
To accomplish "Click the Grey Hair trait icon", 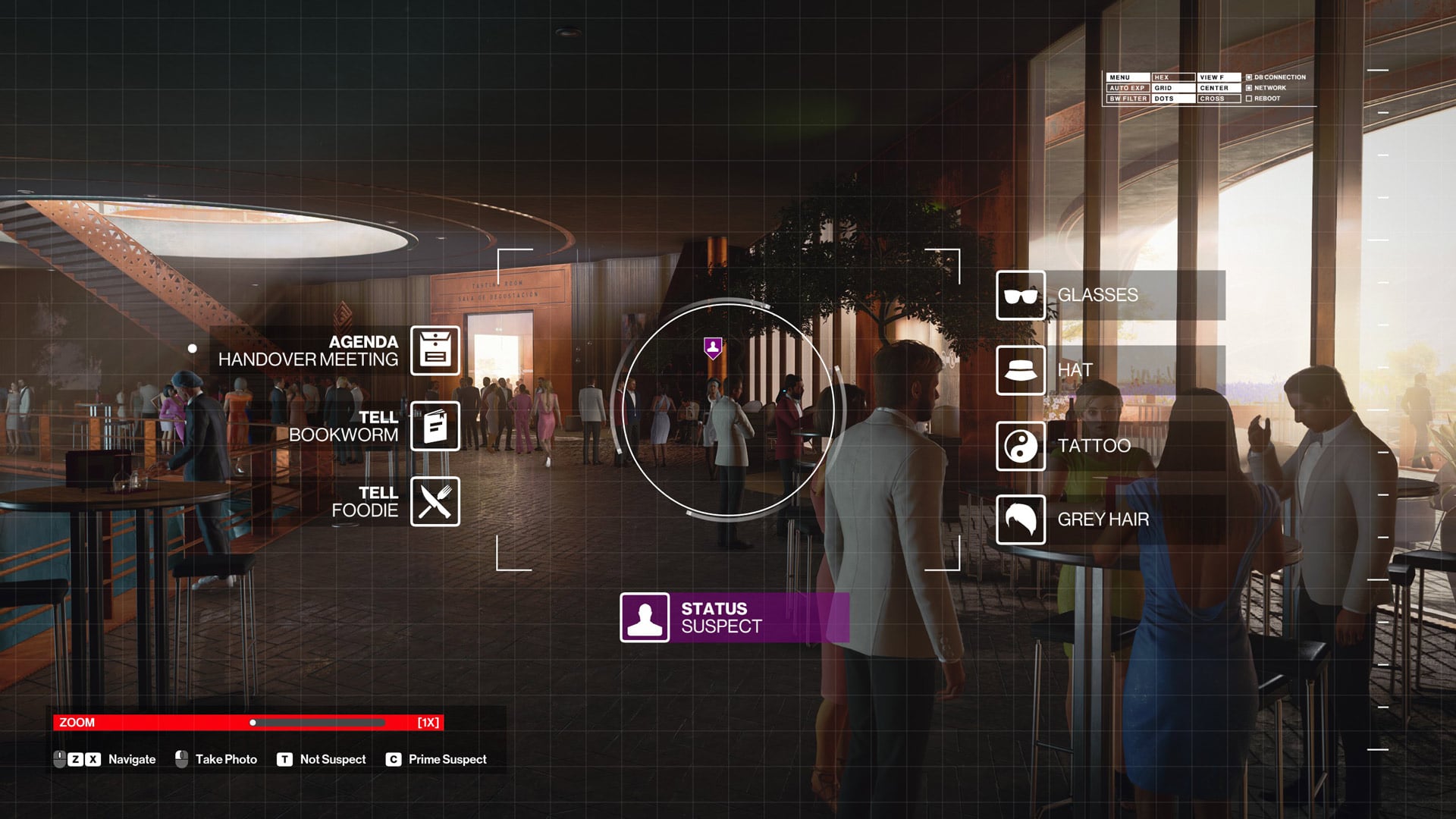I will pyautogui.click(x=1021, y=520).
